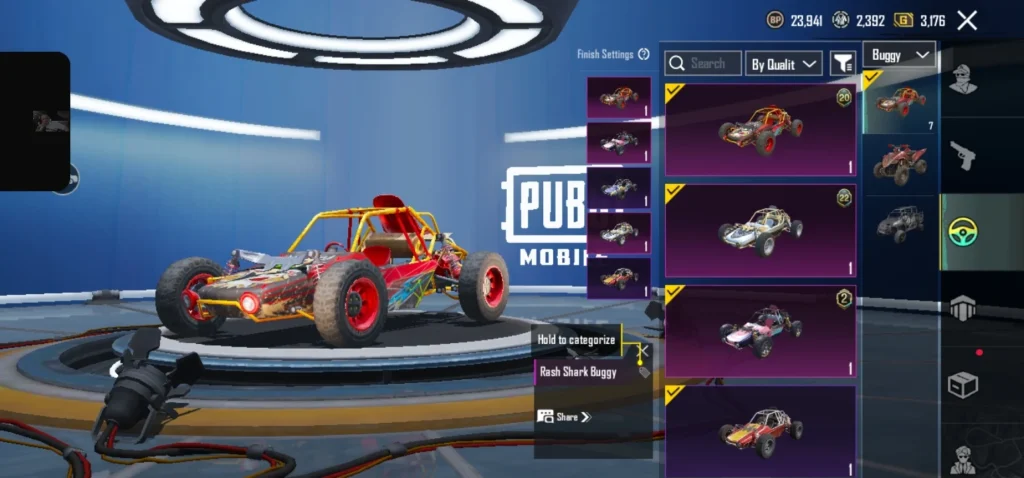Open the steering wheel vehicles tab
1024x478 pixels.
coord(963,232)
